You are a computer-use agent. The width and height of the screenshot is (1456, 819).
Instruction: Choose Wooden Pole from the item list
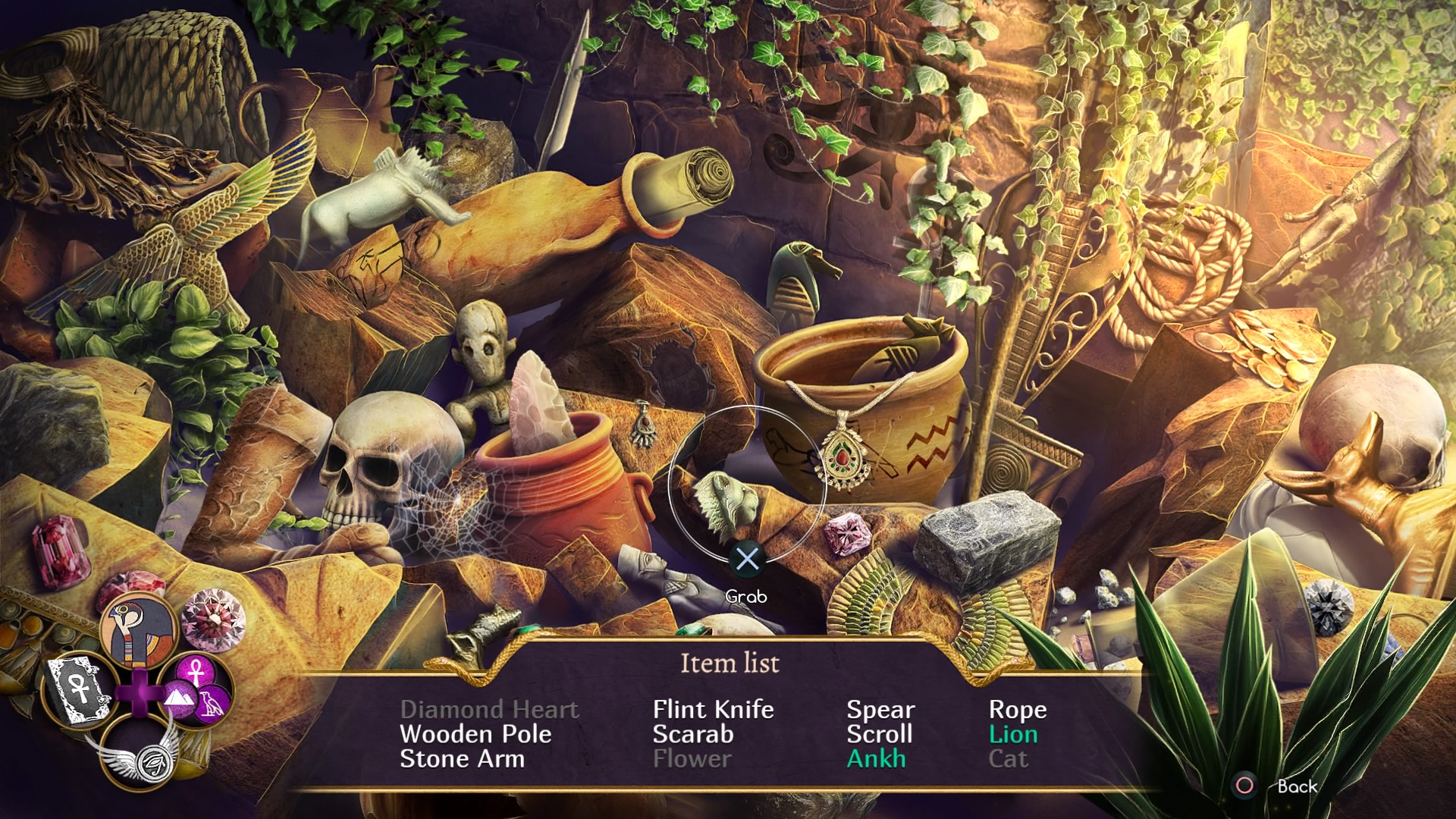click(x=475, y=734)
